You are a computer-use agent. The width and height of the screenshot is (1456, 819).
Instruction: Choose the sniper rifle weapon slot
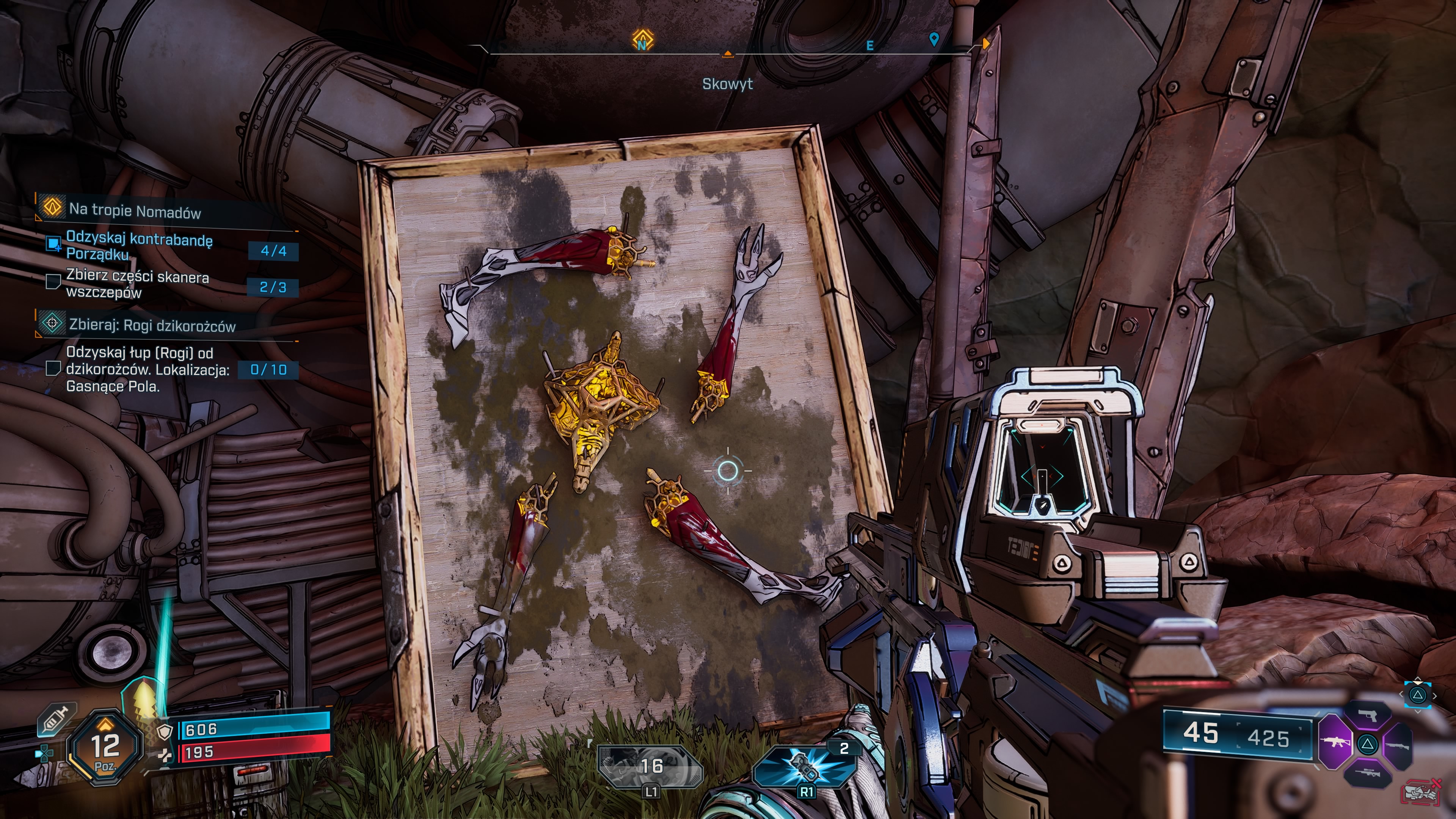(1367, 773)
